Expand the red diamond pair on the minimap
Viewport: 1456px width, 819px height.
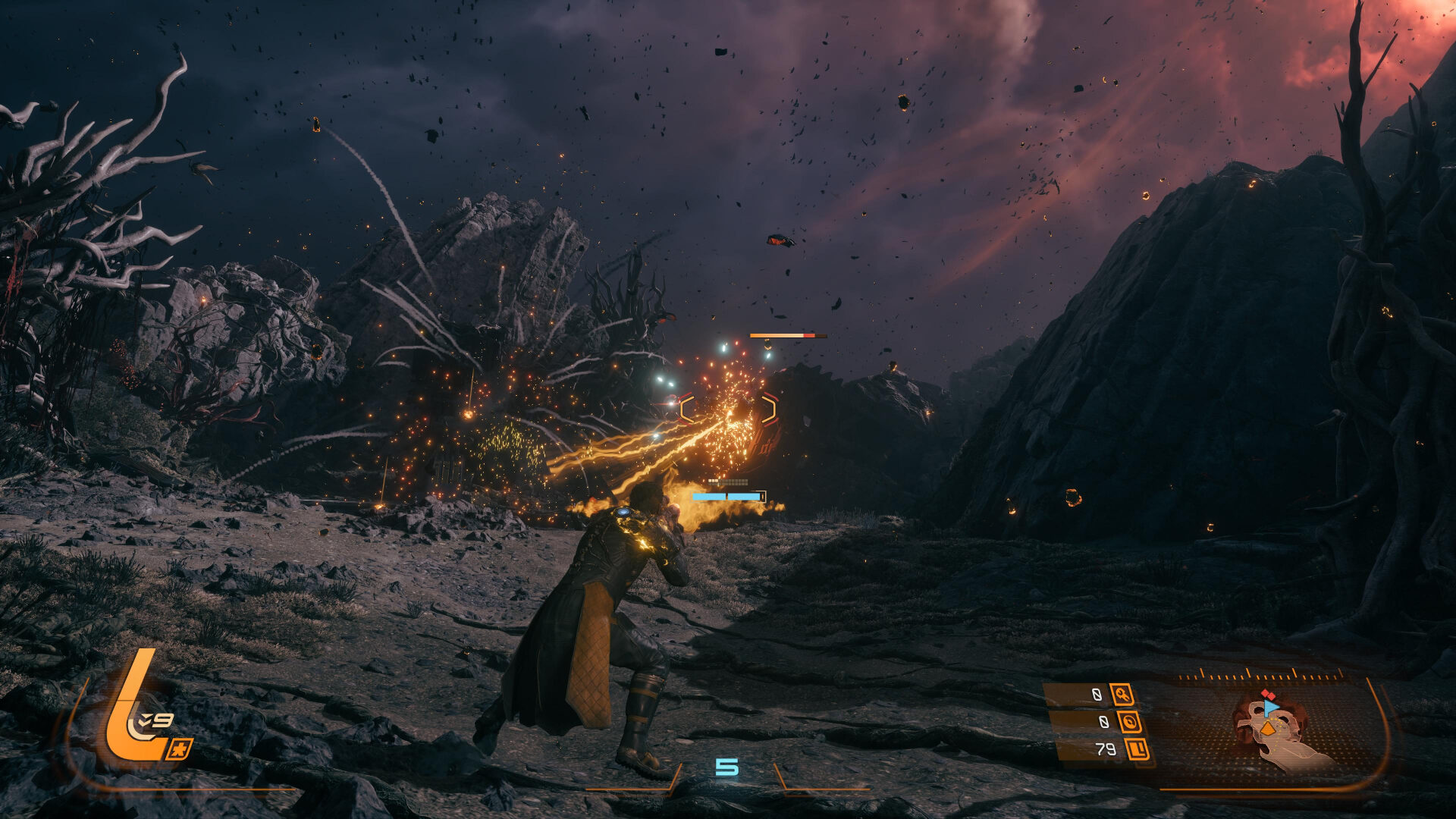(1268, 693)
